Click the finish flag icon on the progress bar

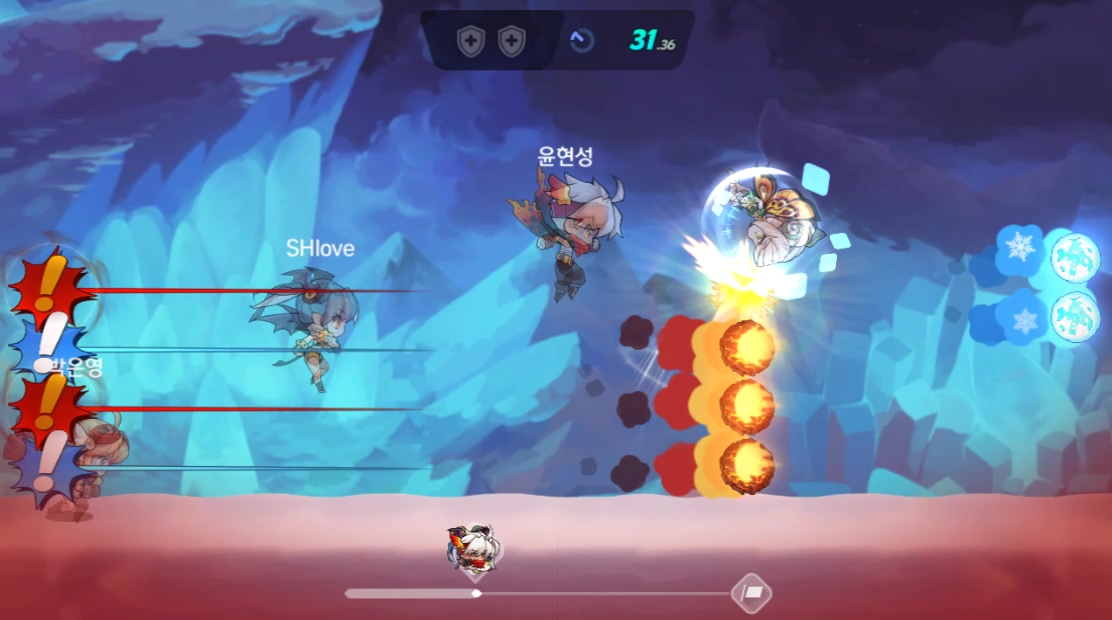(x=751, y=592)
